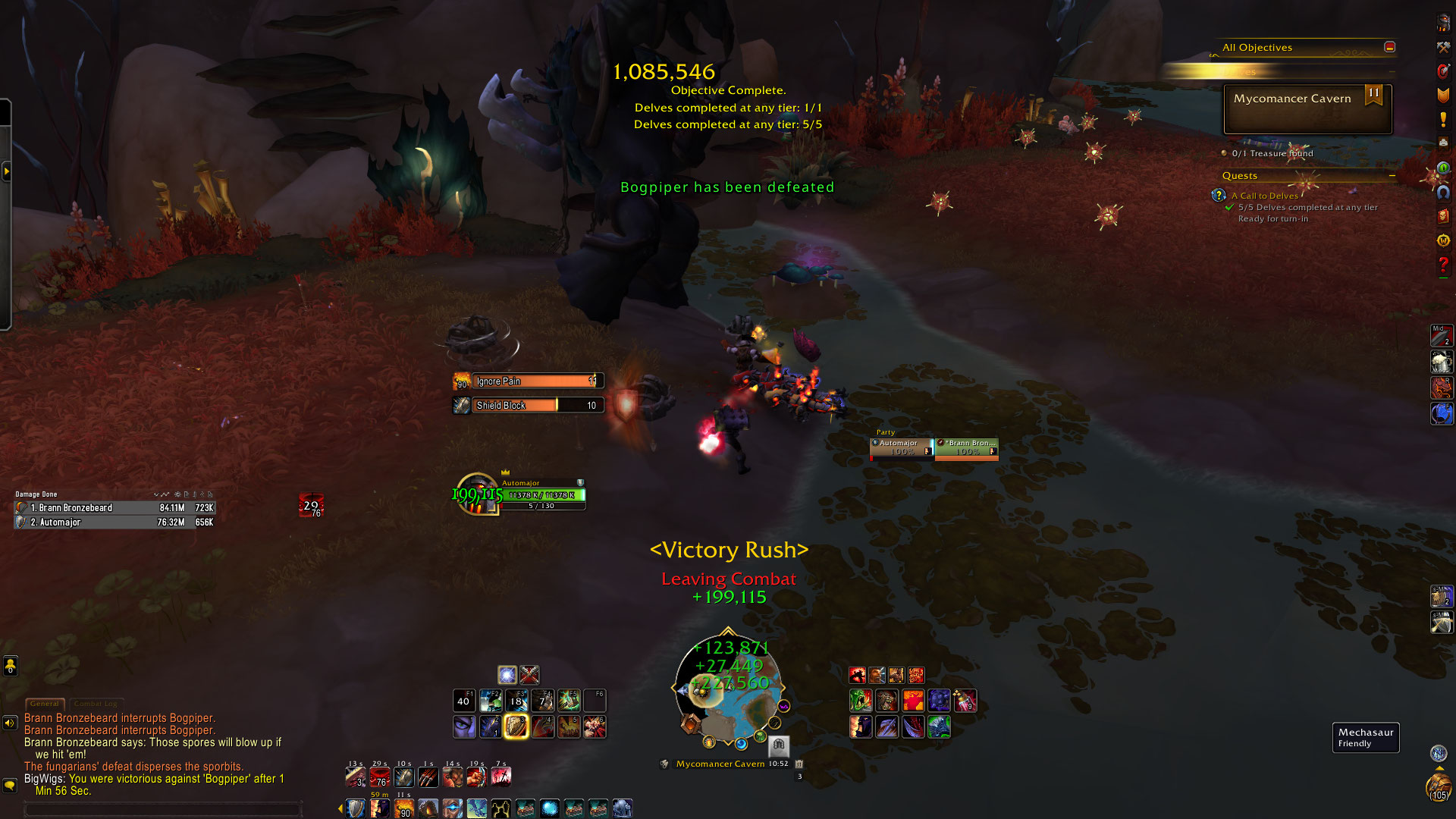The width and height of the screenshot is (1456, 819).
Task: Open the red question mark help button
Action: (1443, 265)
